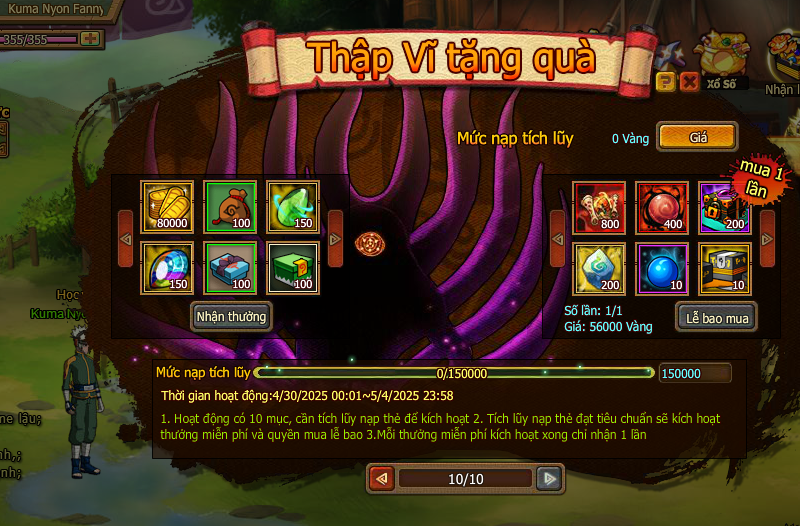This screenshot has height=526, width=800.
Task: Go to the previous event page
Action: 381,479
